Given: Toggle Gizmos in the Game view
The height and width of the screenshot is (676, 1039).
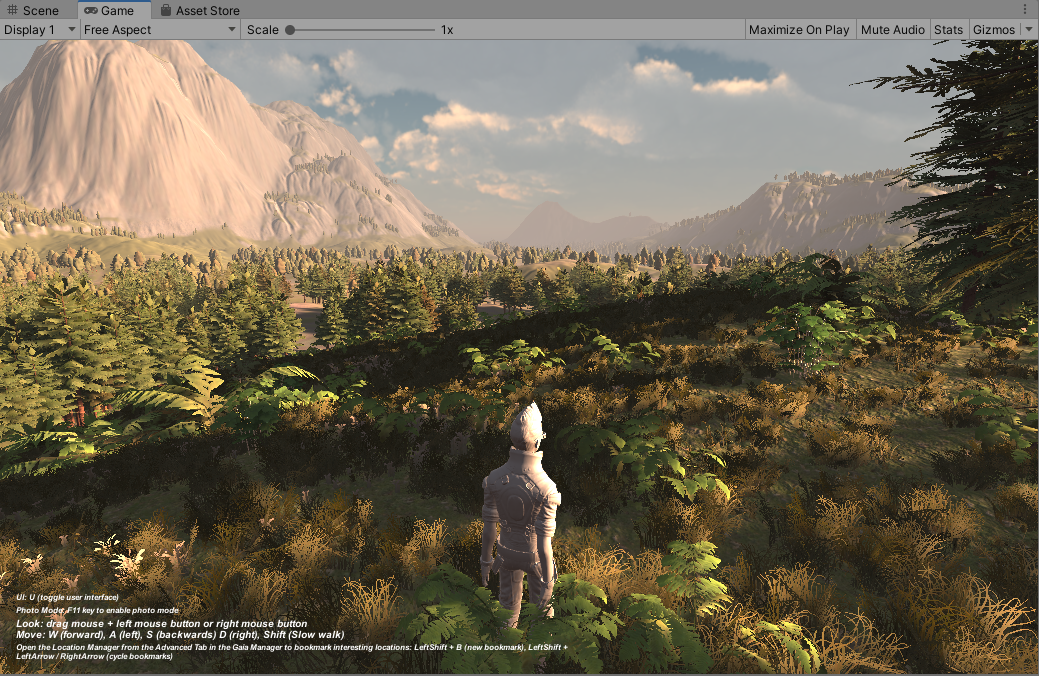Looking at the screenshot, I should pyautogui.click(x=993, y=30).
